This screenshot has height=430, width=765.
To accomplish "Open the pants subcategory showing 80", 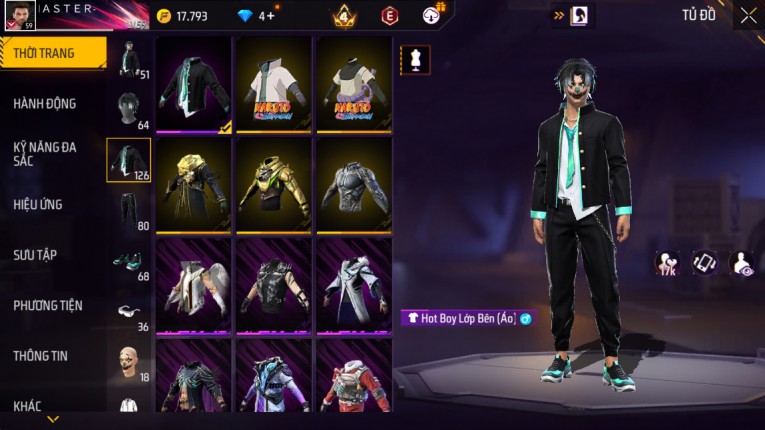I will (x=129, y=210).
